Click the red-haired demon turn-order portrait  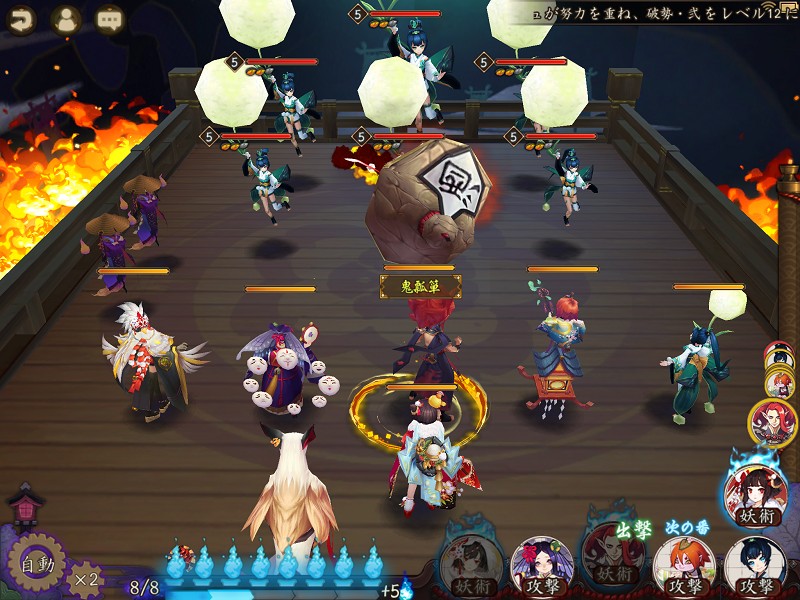click(773, 423)
